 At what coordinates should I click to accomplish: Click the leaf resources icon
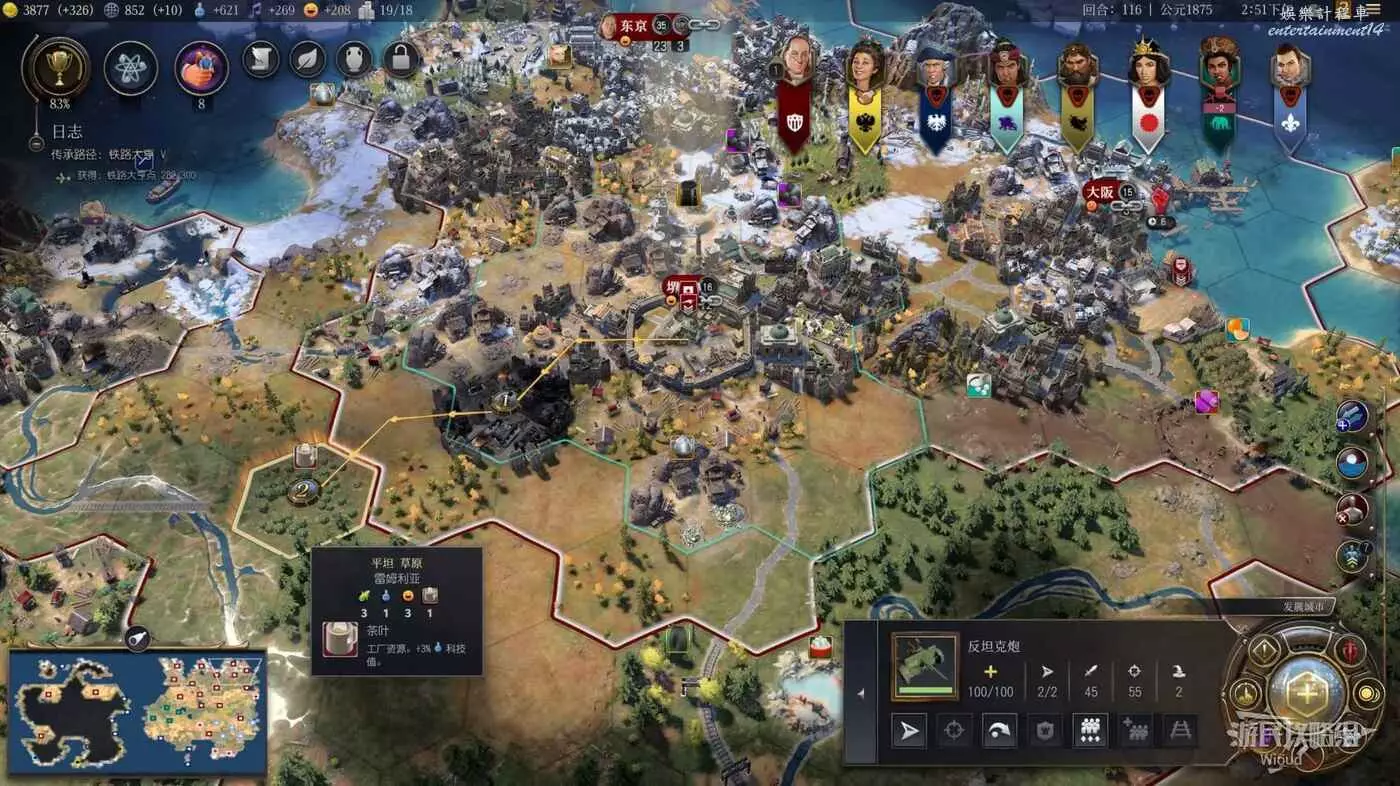pos(308,59)
